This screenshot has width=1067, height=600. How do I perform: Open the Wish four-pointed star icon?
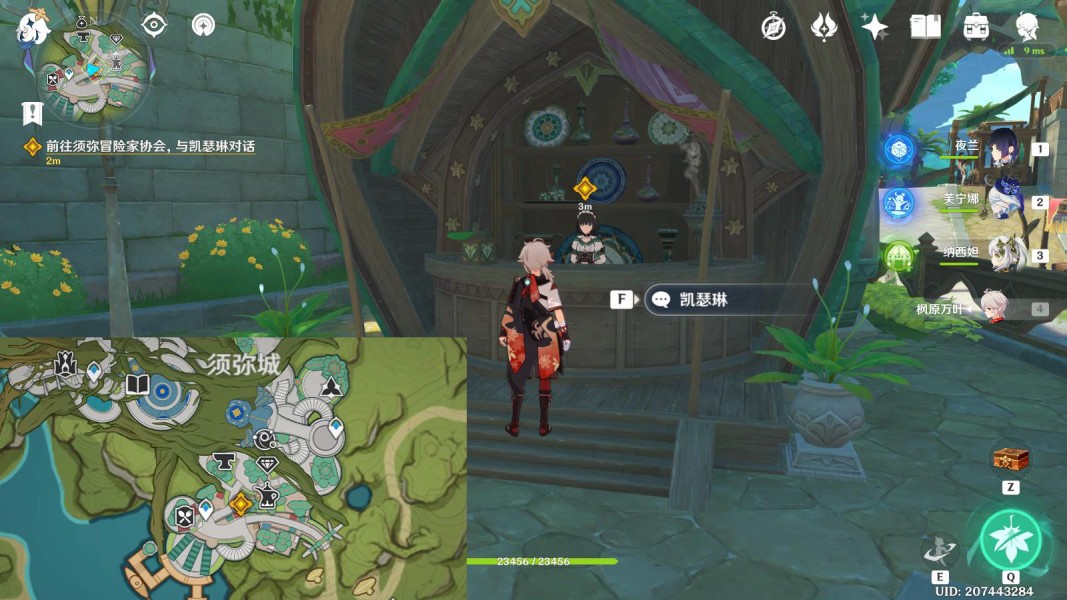(x=875, y=27)
